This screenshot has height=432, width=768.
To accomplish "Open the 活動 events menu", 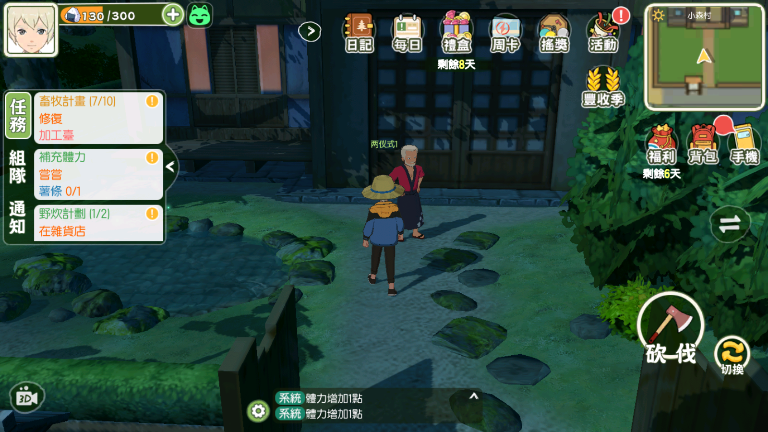I will click(603, 33).
